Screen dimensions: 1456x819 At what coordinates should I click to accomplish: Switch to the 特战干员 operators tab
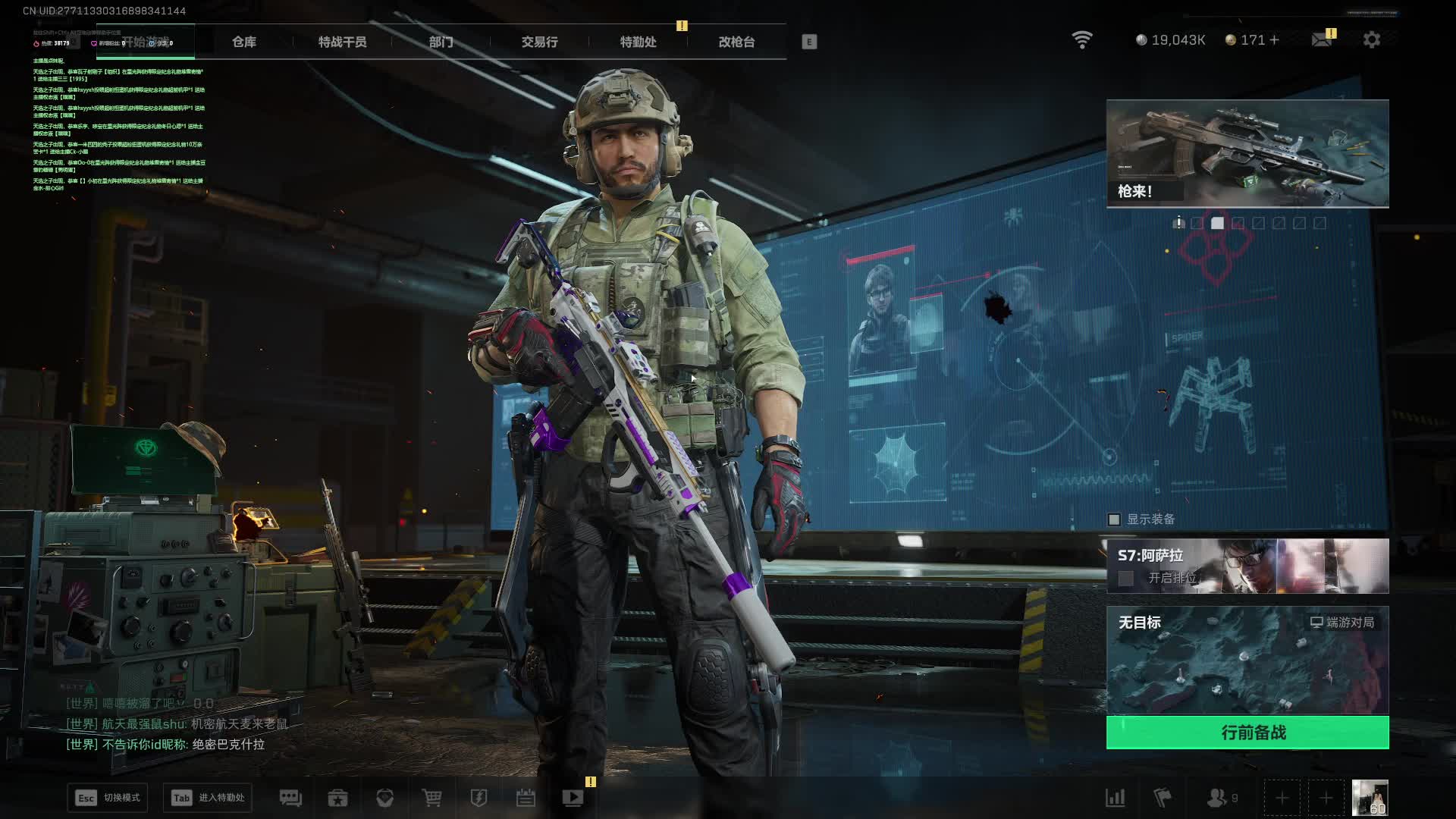342,42
